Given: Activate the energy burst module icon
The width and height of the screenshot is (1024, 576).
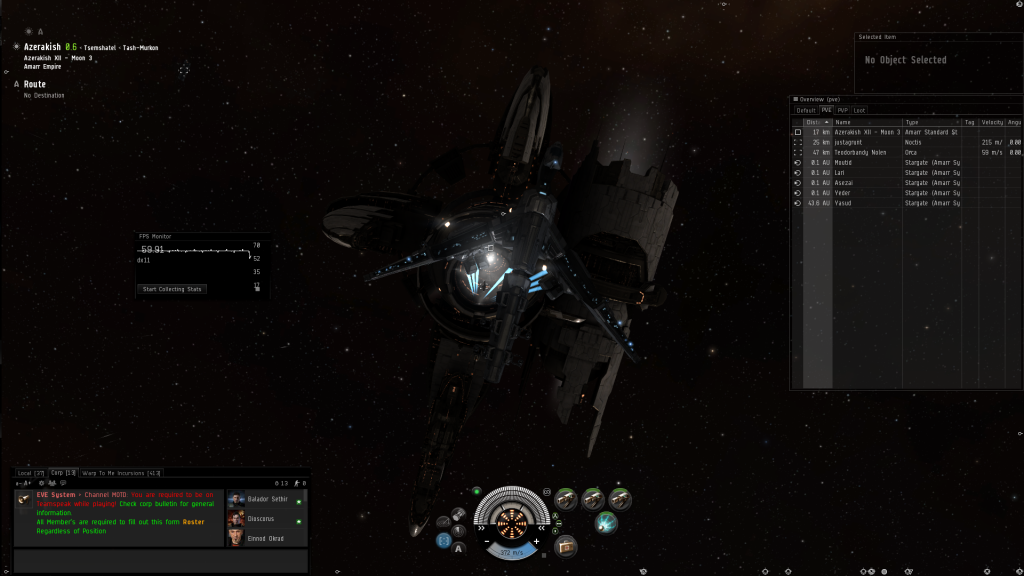Looking at the screenshot, I should 606,522.
